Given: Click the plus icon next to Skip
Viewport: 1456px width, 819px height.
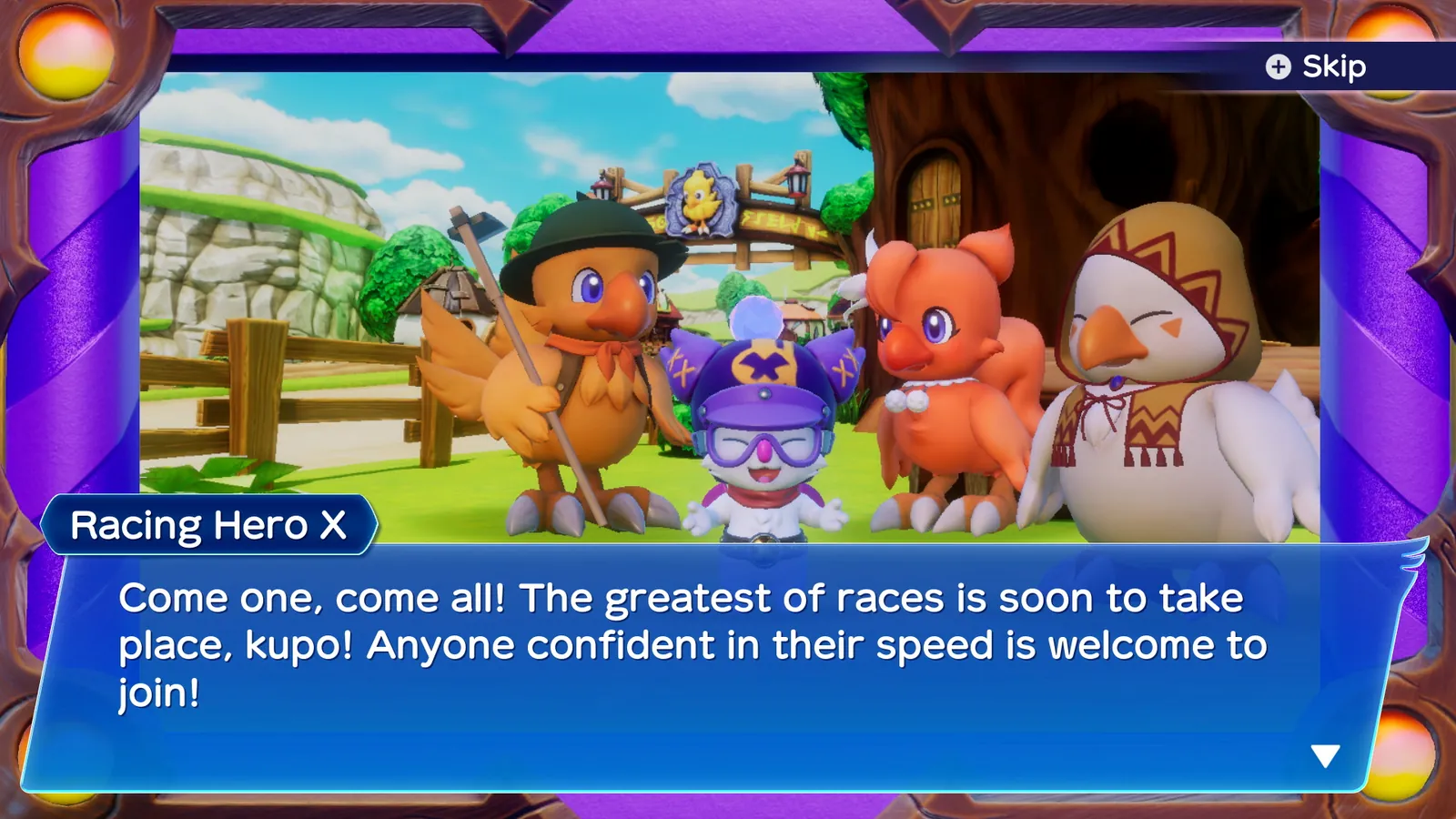Looking at the screenshot, I should (x=1278, y=66).
